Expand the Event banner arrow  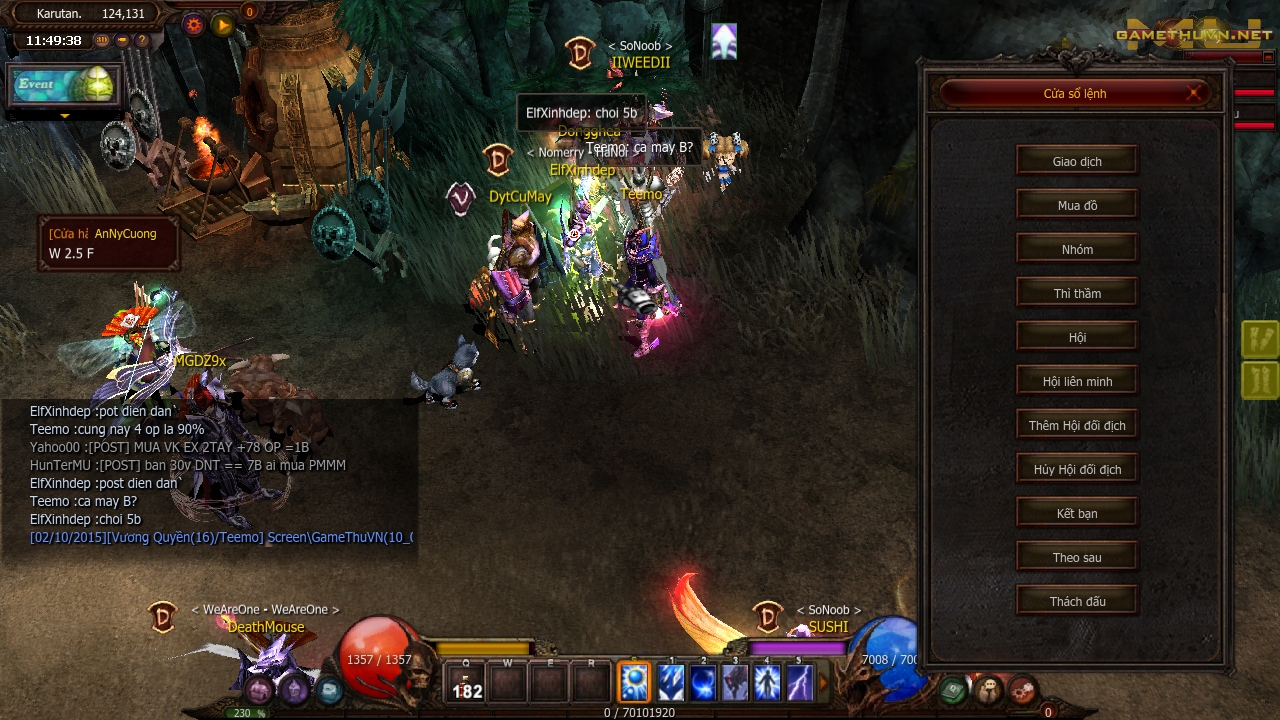point(65,116)
